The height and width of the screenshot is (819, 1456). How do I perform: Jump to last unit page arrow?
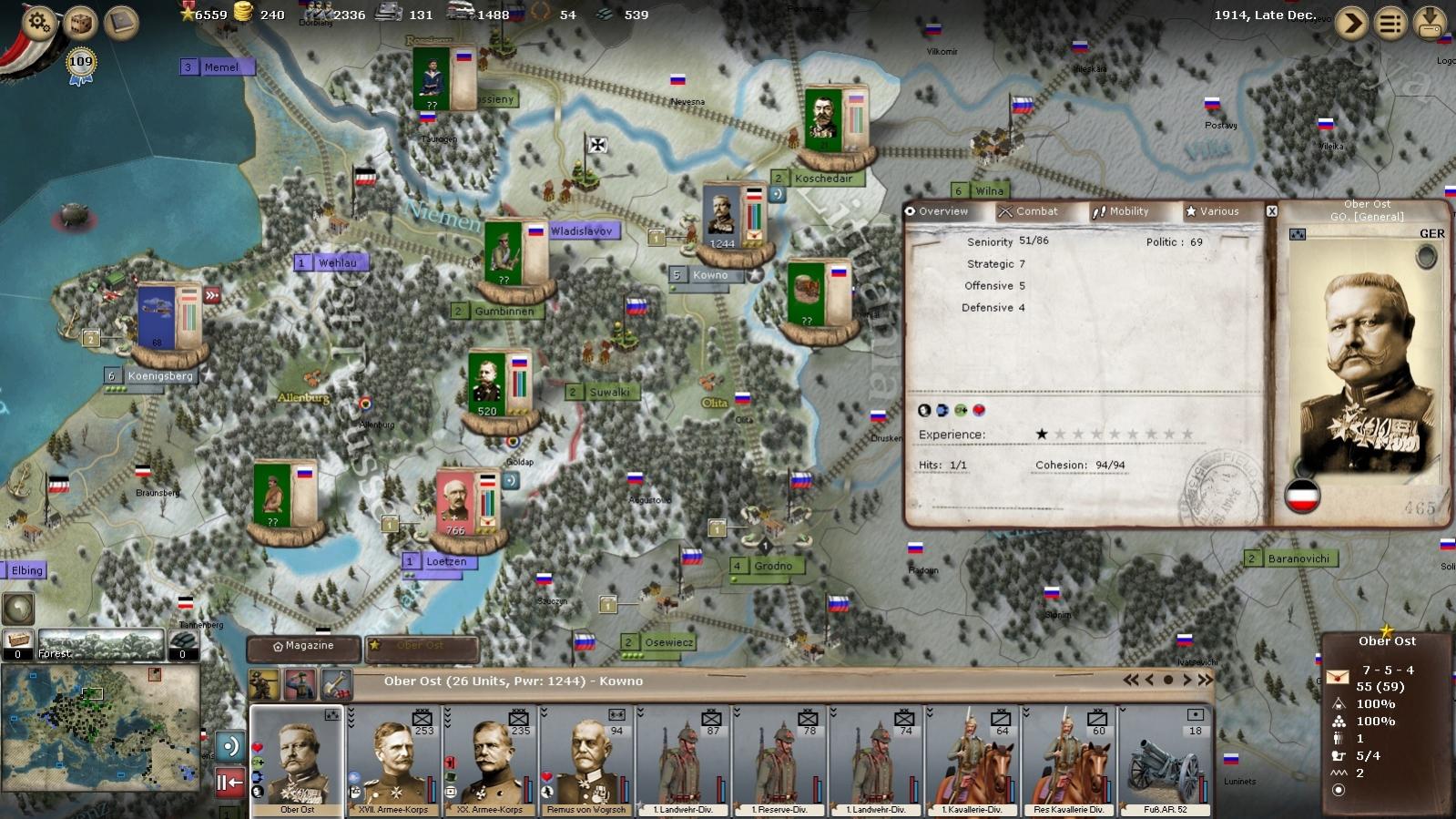pyautogui.click(x=1206, y=680)
